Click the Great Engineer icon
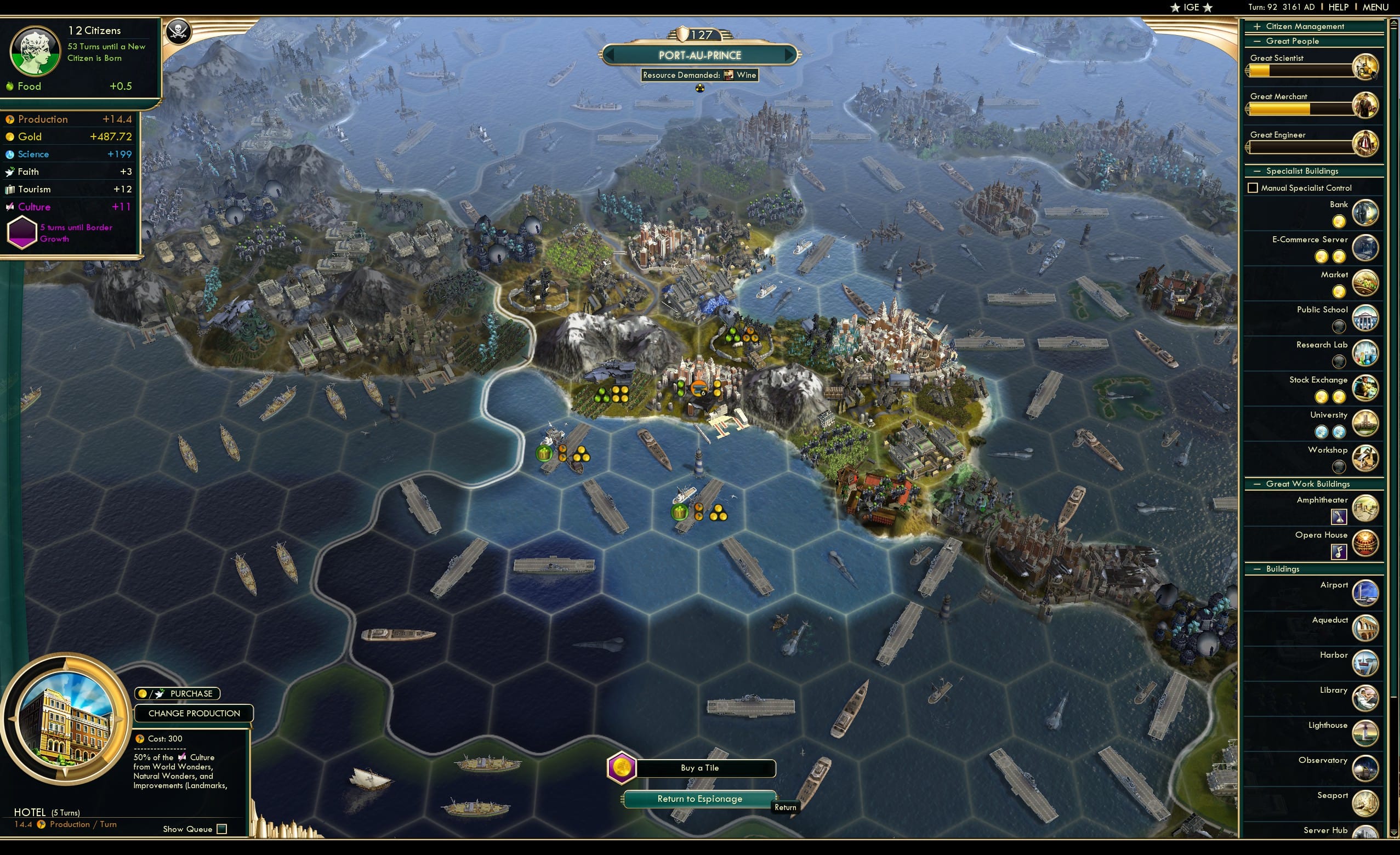 1367,144
